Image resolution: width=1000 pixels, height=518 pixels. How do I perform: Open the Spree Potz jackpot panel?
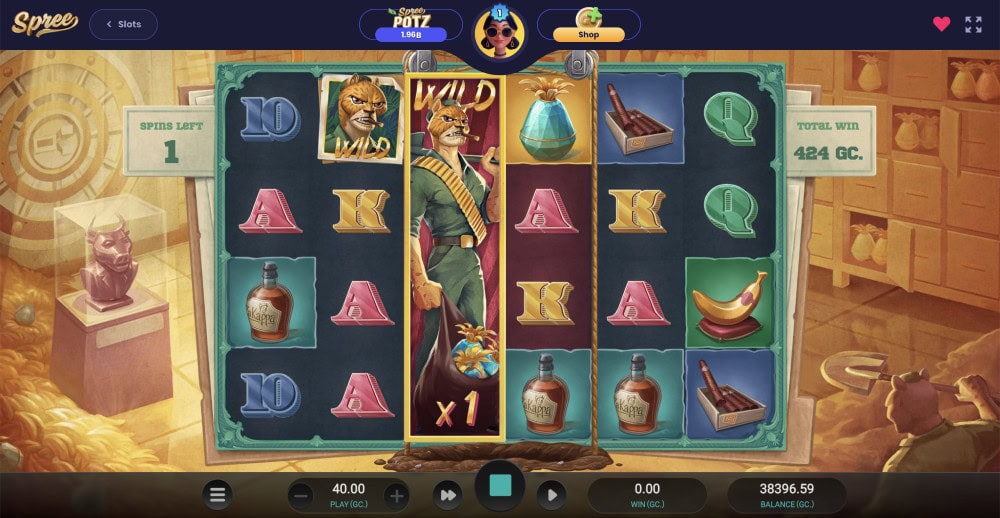pos(410,25)
